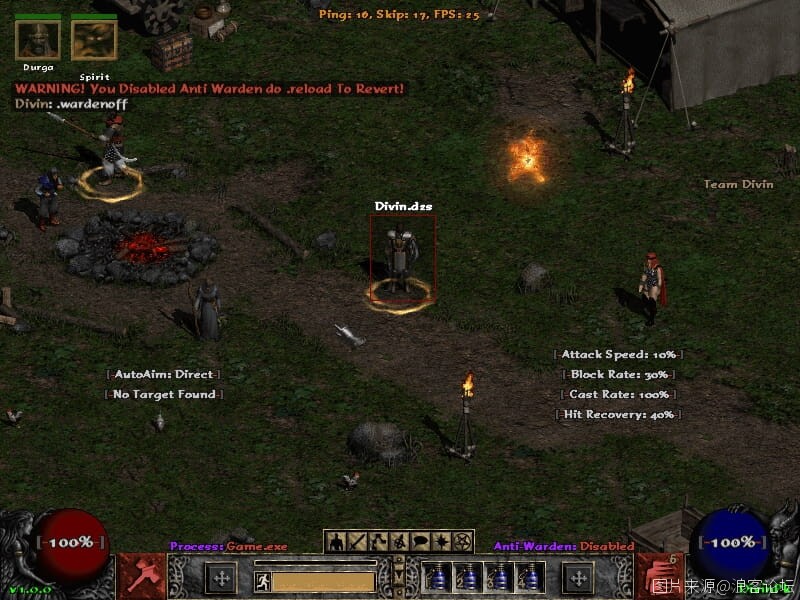Collapse the mini panel with the arrow button
800x600 pixels.
[x=399, y=577]
